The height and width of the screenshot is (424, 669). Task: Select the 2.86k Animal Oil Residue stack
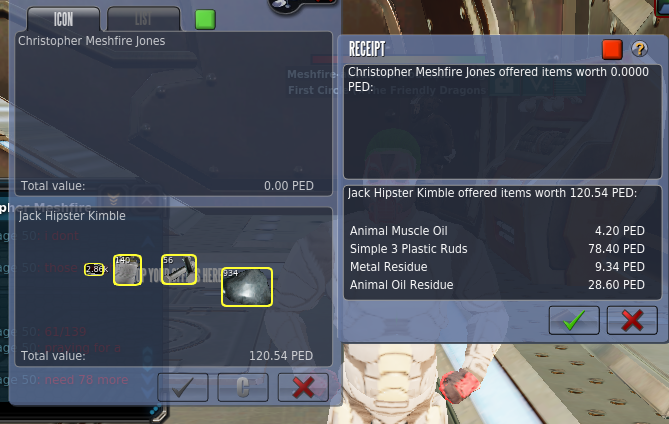click(x=95, y=270)
